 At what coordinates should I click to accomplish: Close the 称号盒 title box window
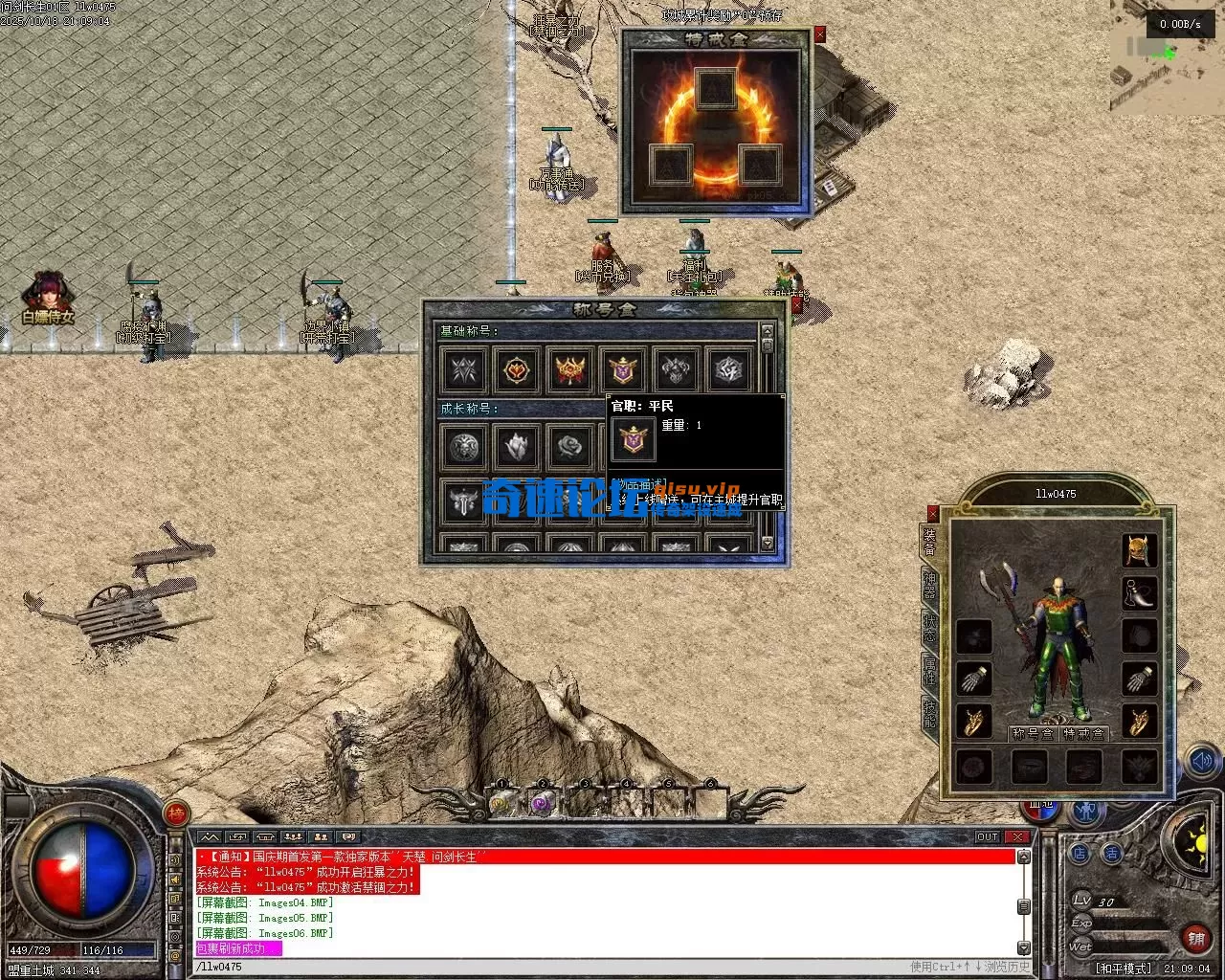click(x=796, y=304)
